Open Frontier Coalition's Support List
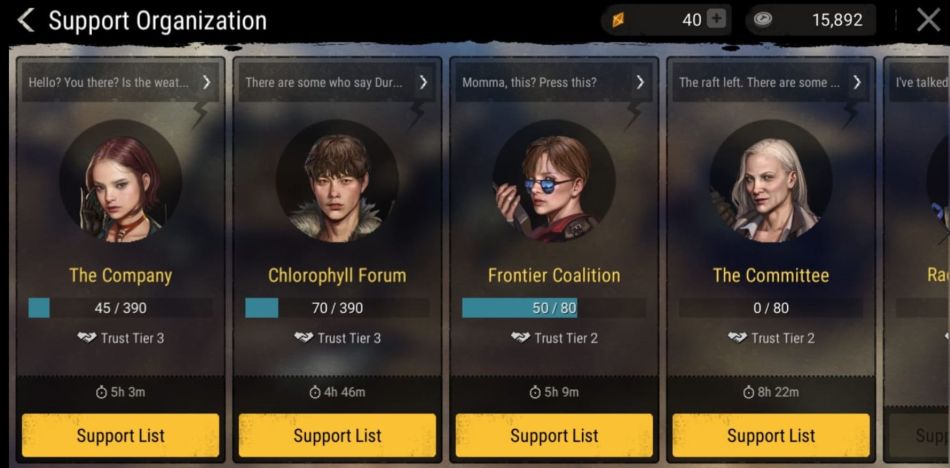This screenshot has width=950, height=468. point(554,435)
